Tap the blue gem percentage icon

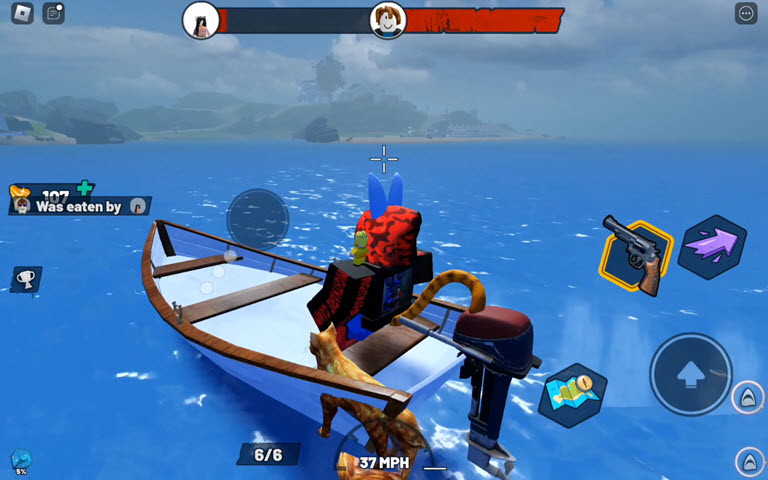click(21, 461)
